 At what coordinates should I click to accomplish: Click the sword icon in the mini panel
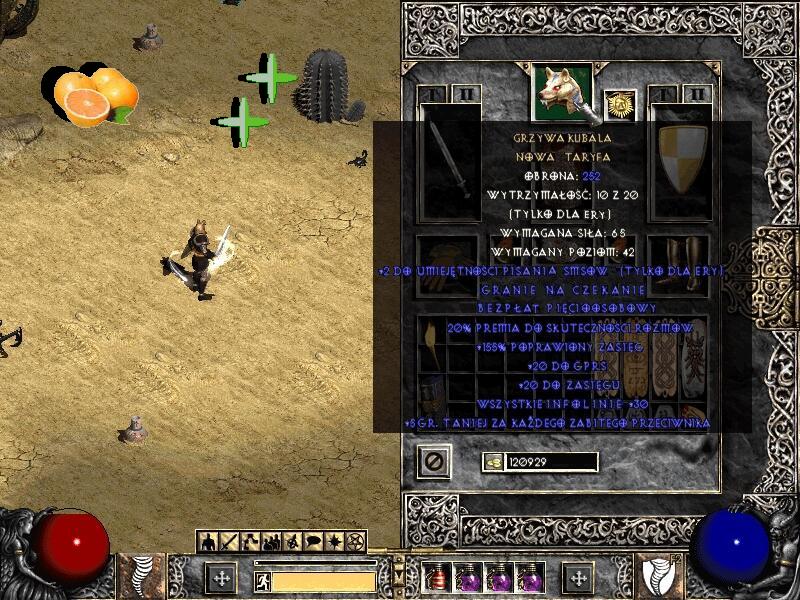226,543
